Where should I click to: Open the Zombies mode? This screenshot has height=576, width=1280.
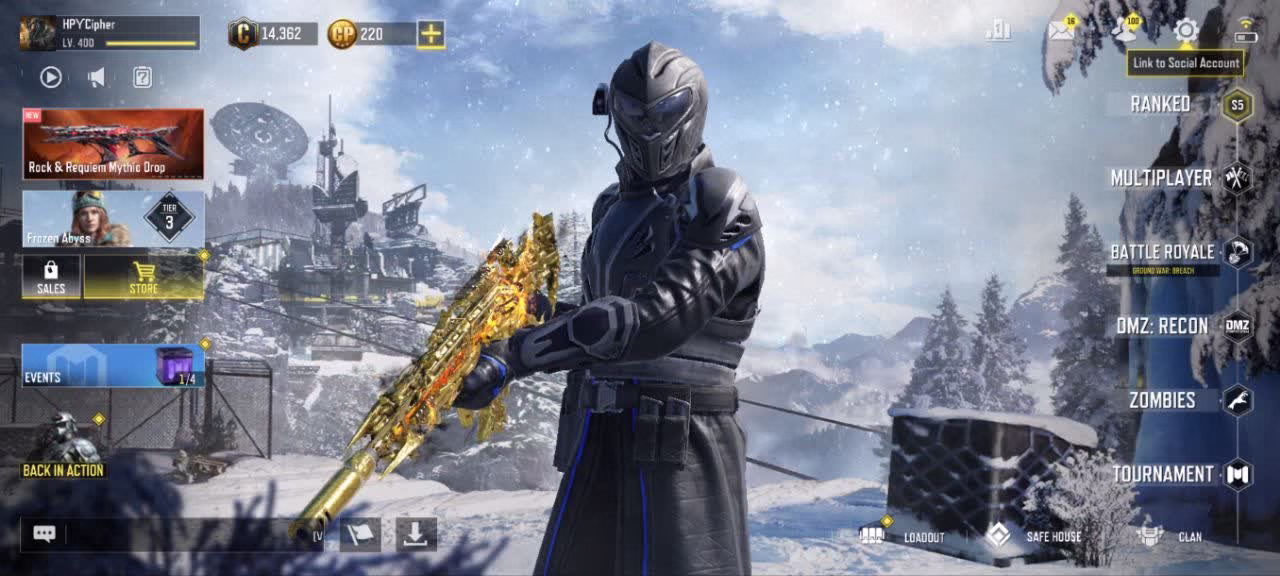[1163, 400]
